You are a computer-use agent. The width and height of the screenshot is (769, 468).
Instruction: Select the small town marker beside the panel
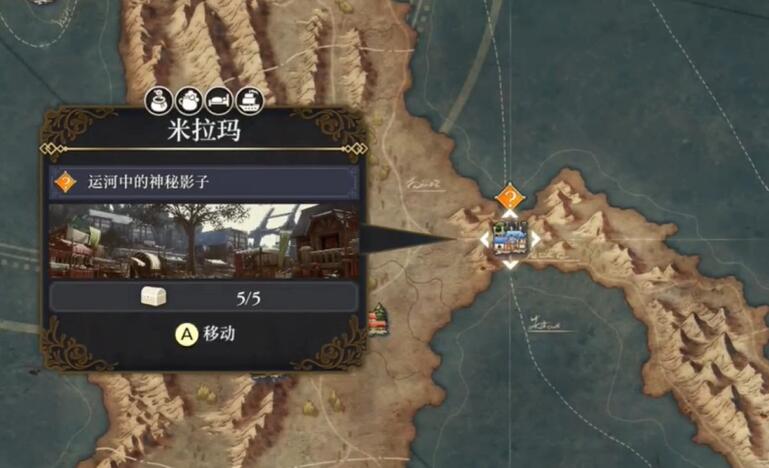coord(379,320)
